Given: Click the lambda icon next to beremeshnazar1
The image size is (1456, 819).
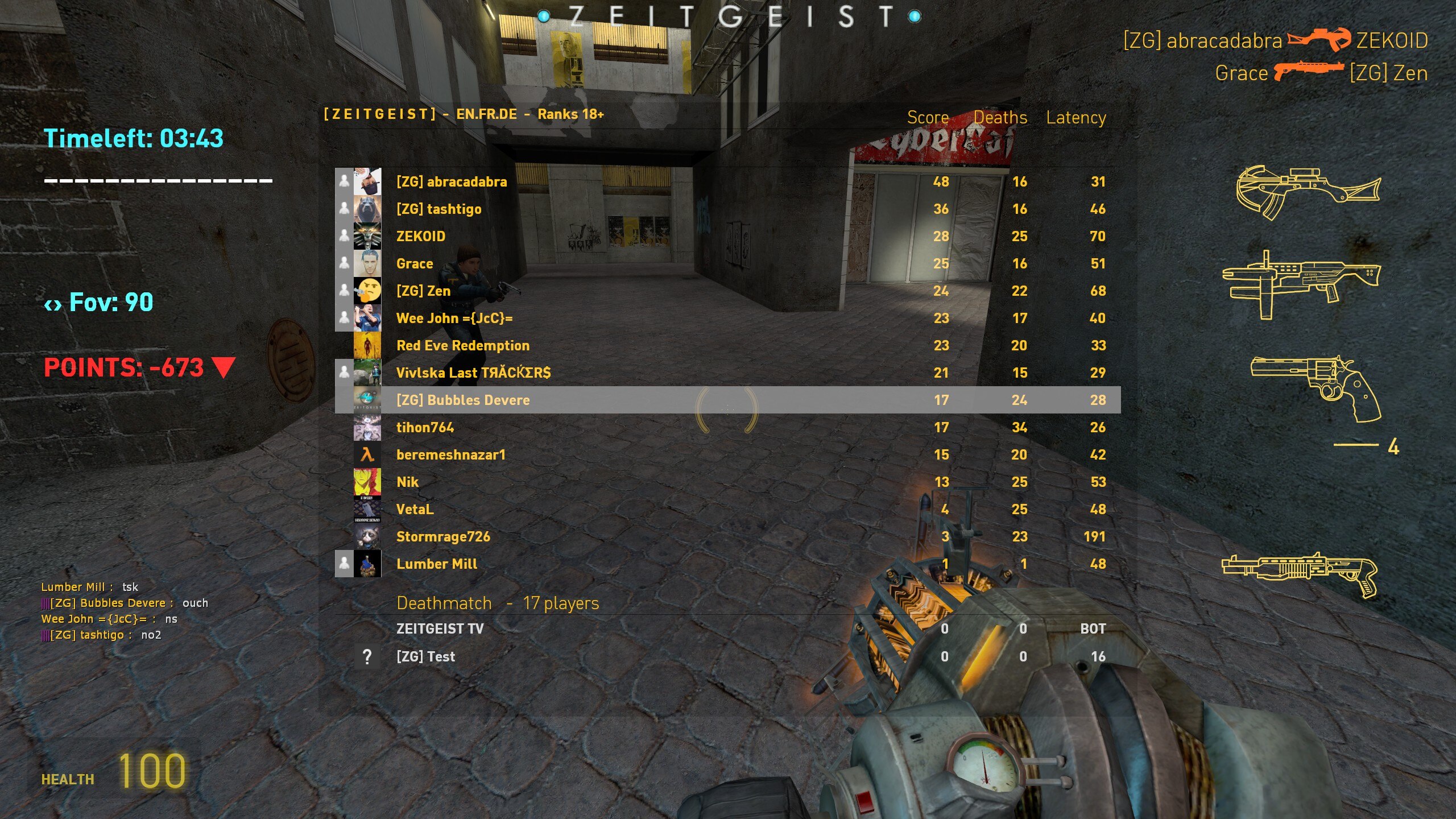Looking at the screenshot, I should pyautogui.click(x=367, y=454).
